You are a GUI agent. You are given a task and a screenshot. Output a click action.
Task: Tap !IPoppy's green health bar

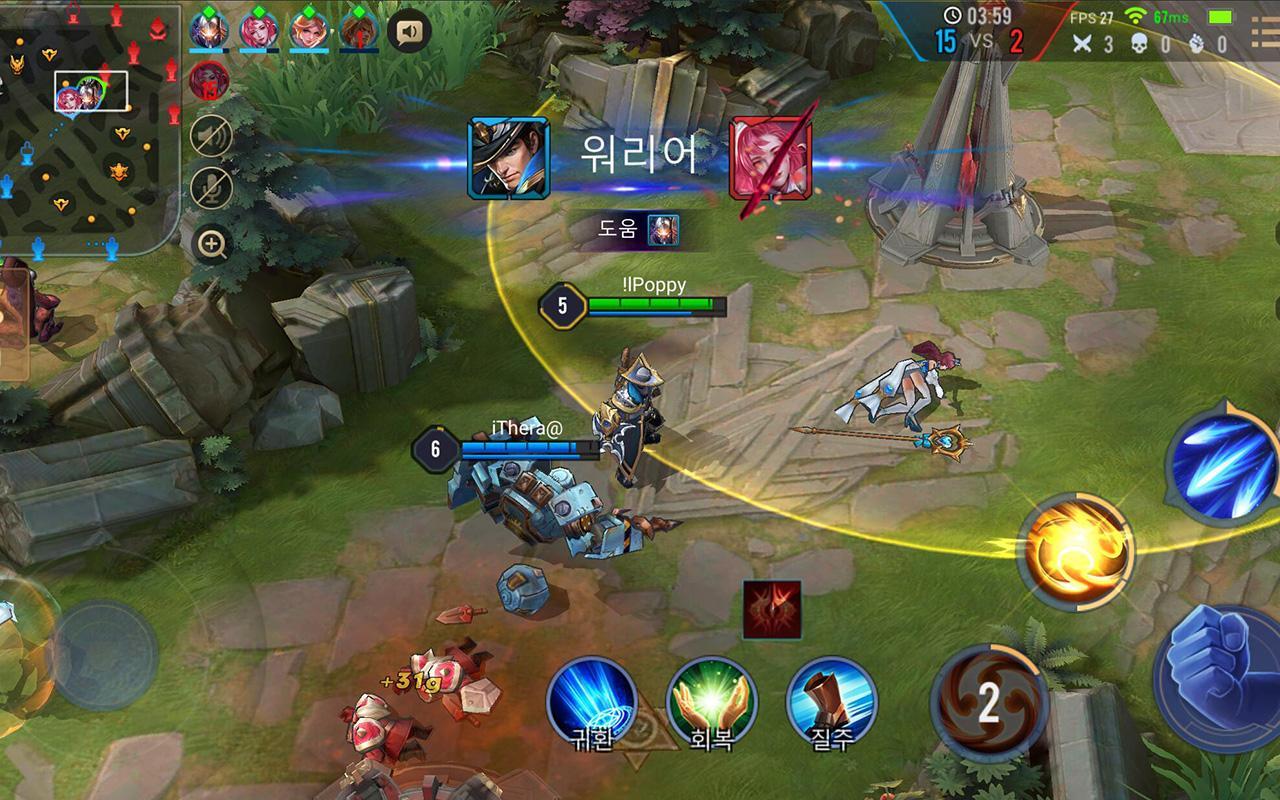tap(654, 306)
